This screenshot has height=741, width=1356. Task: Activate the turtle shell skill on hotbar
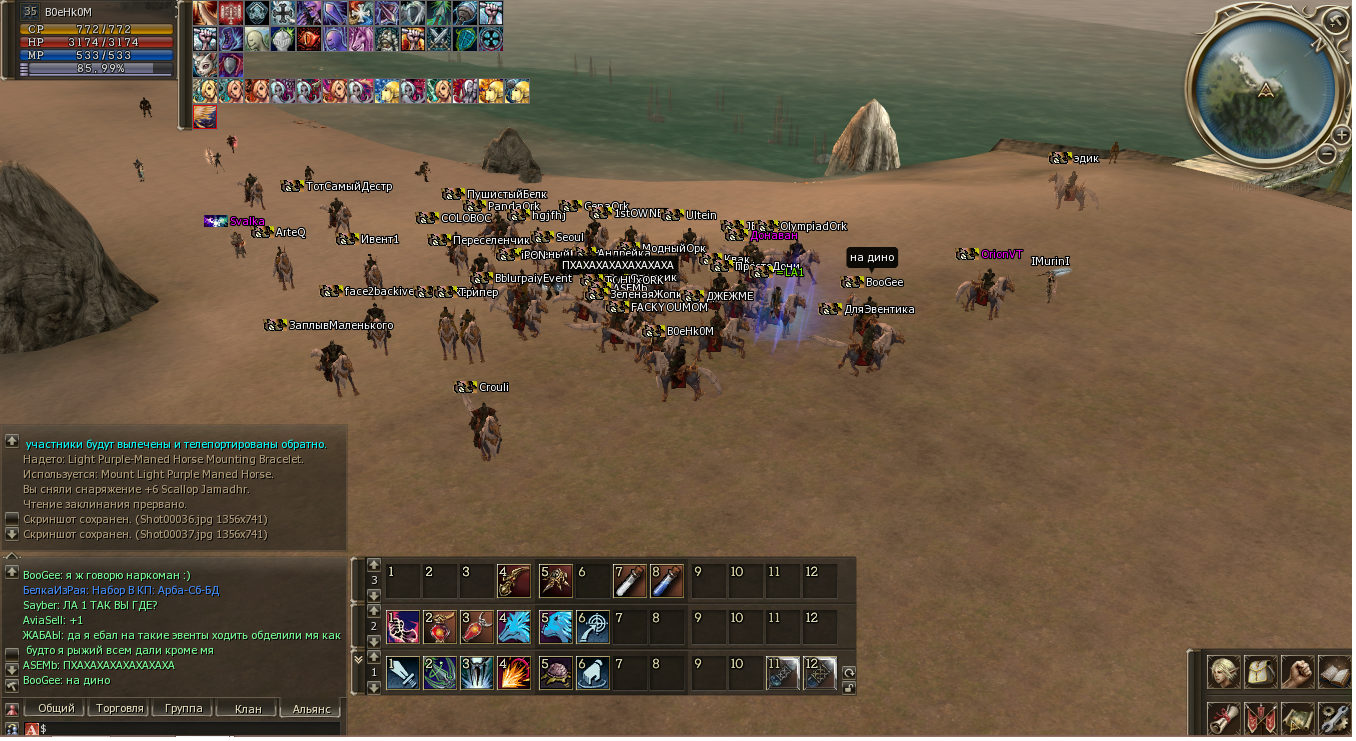point(556,672)
